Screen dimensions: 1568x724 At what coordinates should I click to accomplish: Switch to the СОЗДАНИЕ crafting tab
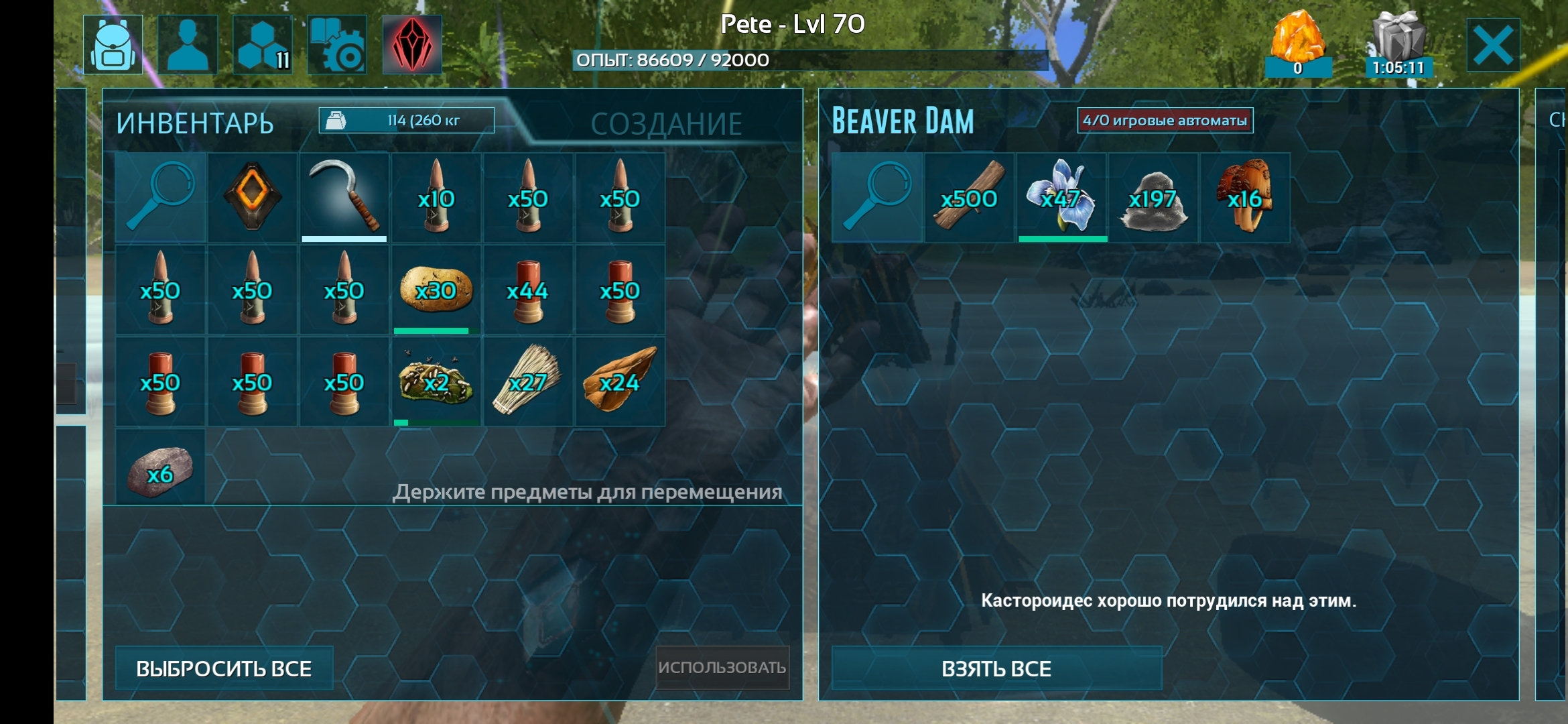(666, 124)
